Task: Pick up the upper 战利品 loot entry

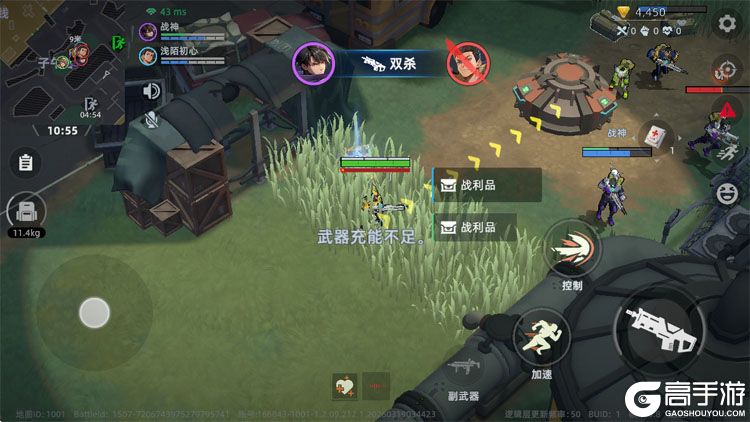Action: tap(487, 185)
